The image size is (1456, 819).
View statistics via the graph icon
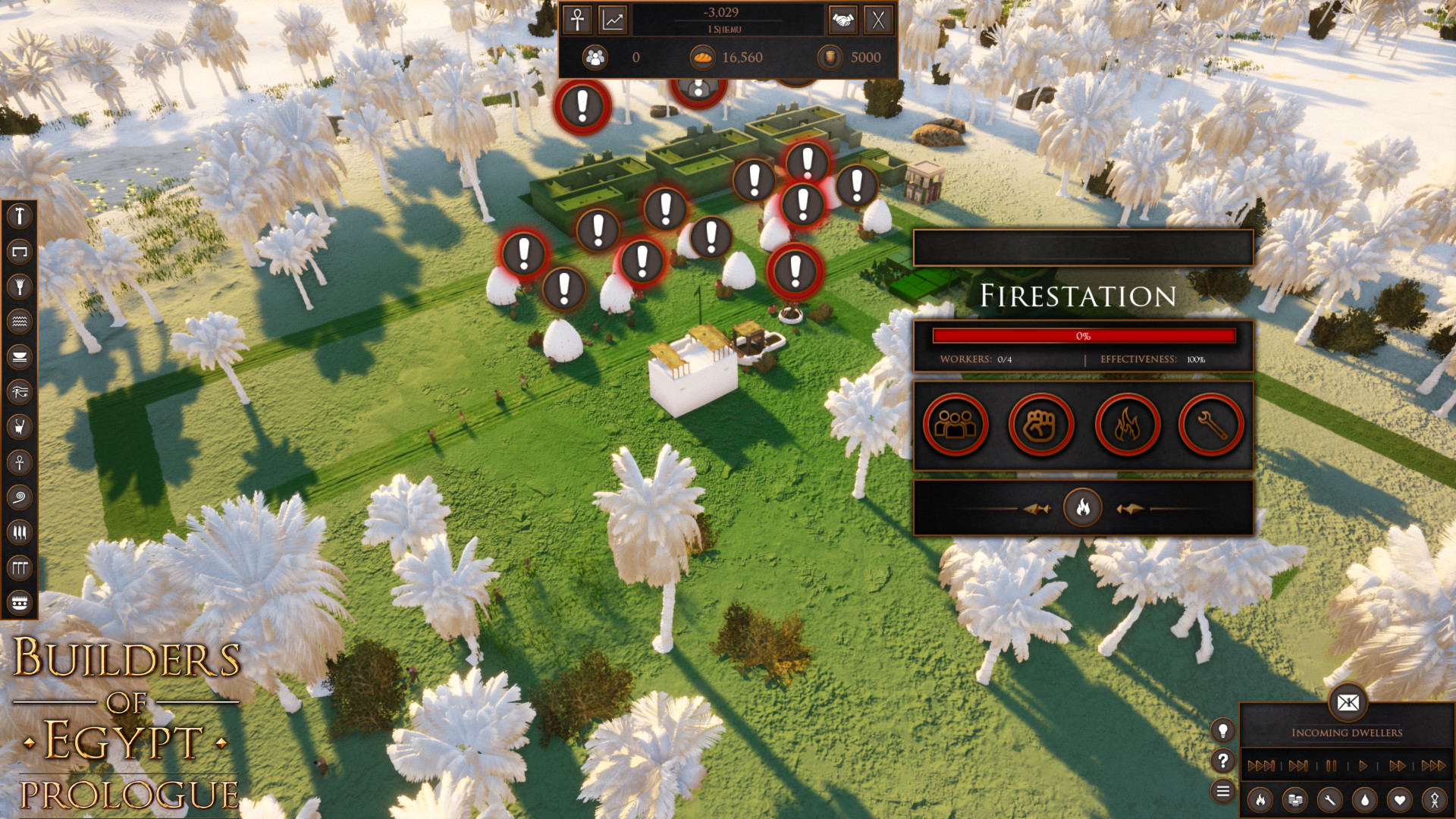[x=613, y=20]
